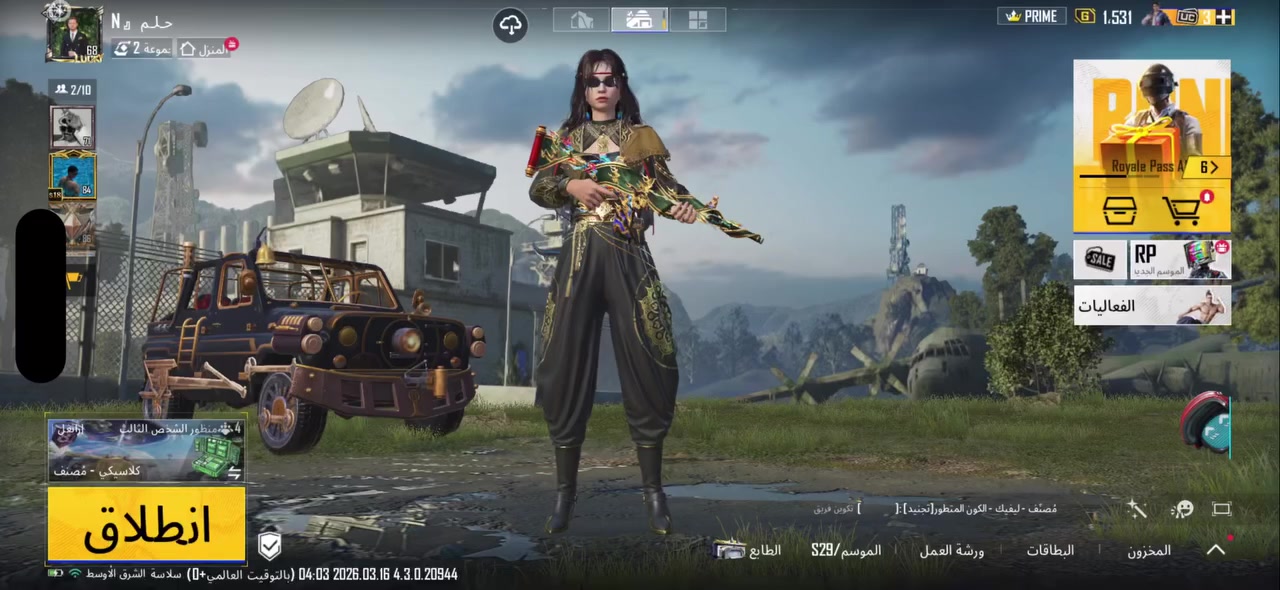Open the الفعاليات events banner
Screen dimensions: 1280x590
point(1152,306)
